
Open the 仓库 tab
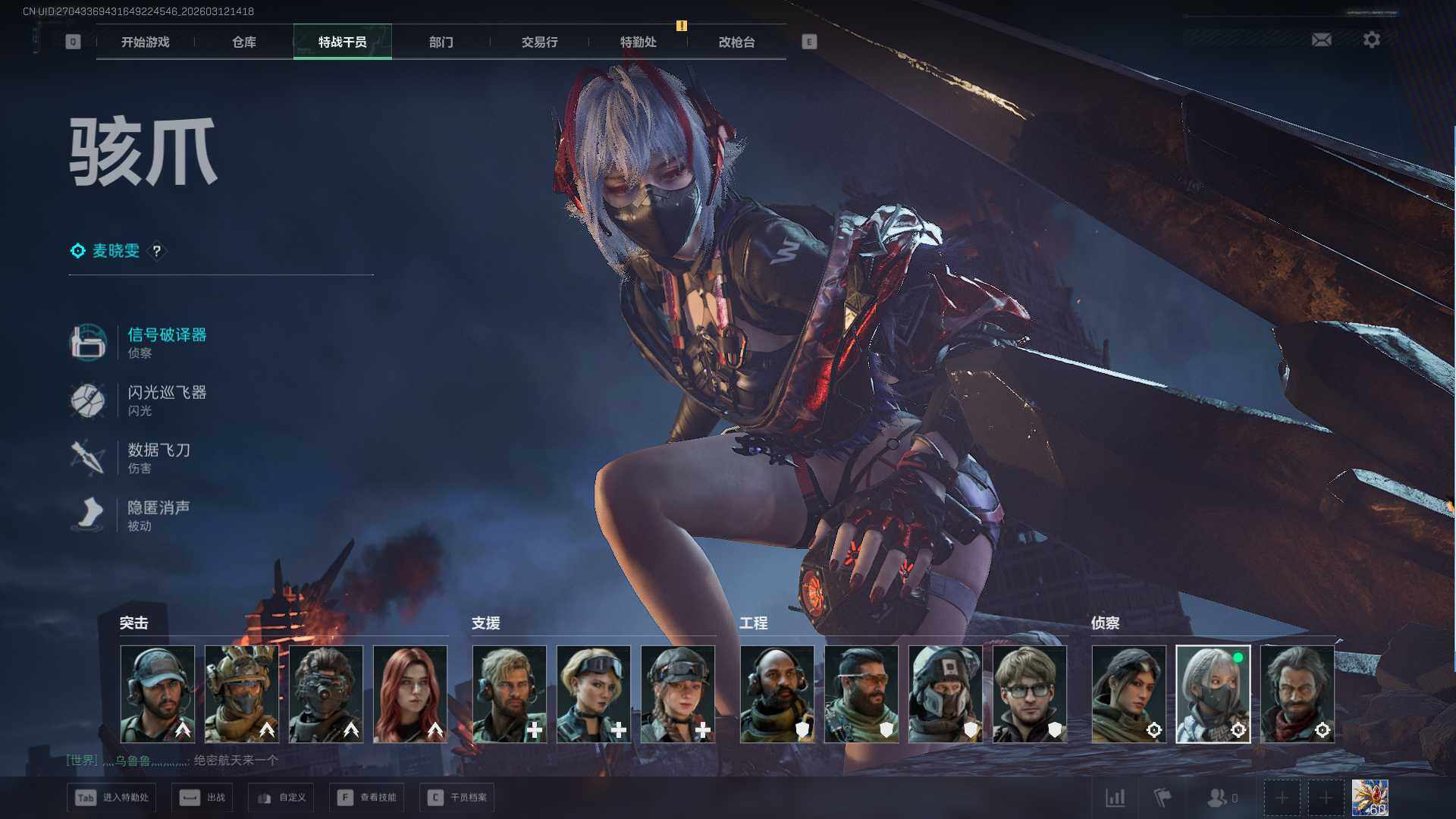[x=243, y=42]
